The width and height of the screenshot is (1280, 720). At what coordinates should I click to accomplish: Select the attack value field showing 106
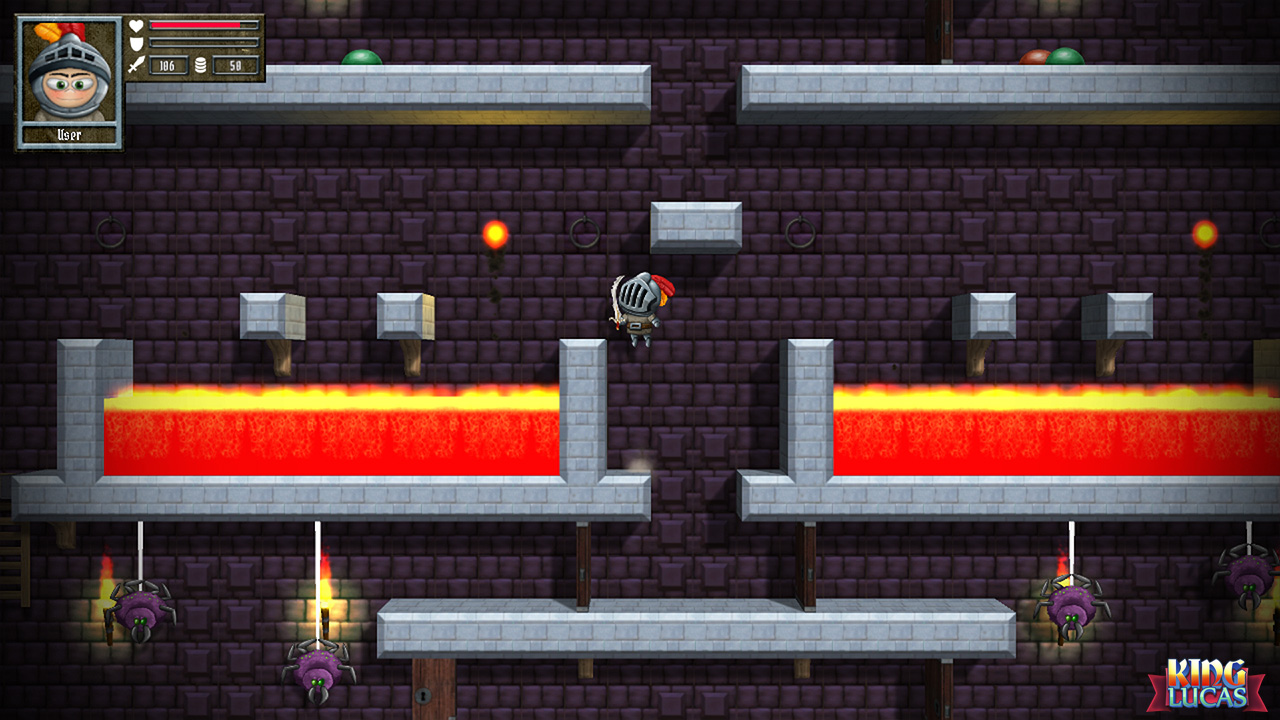tap(168, 66)
